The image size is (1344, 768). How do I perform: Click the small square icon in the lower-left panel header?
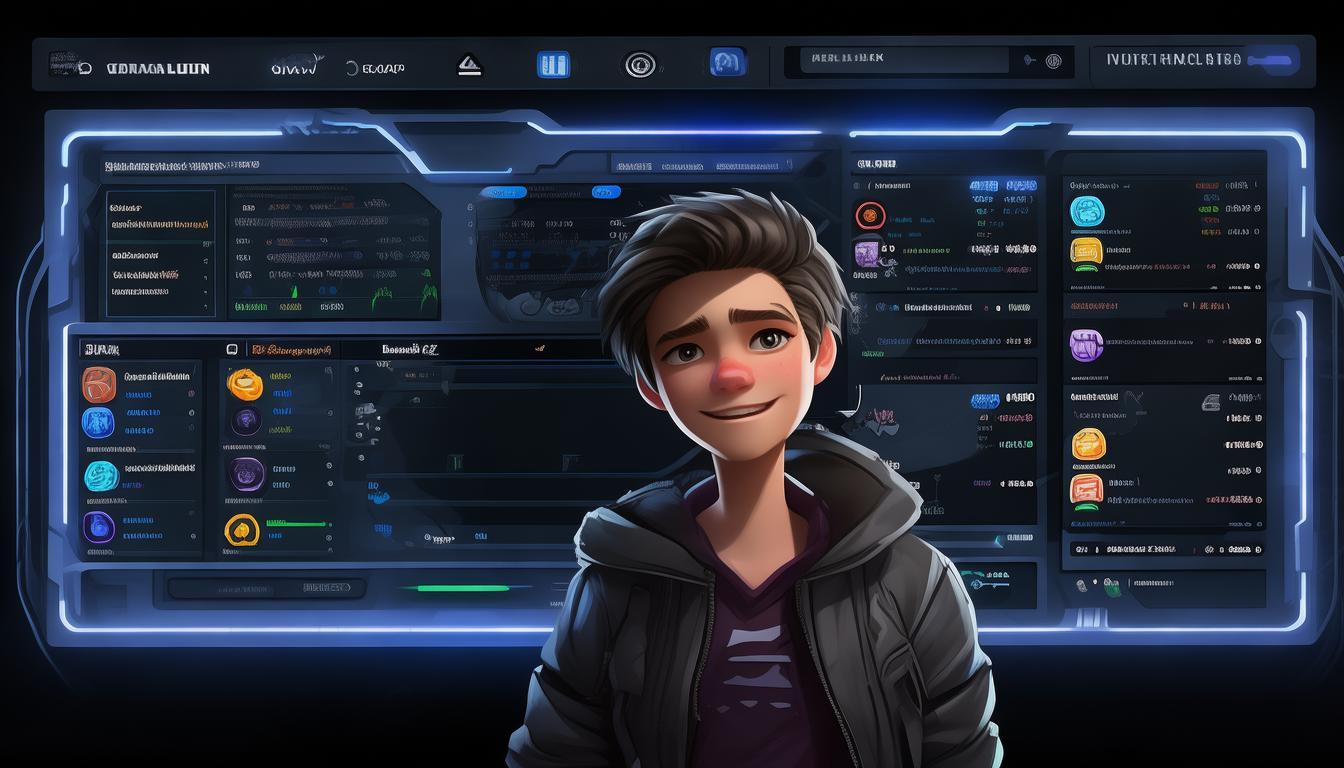click(232, 350)
